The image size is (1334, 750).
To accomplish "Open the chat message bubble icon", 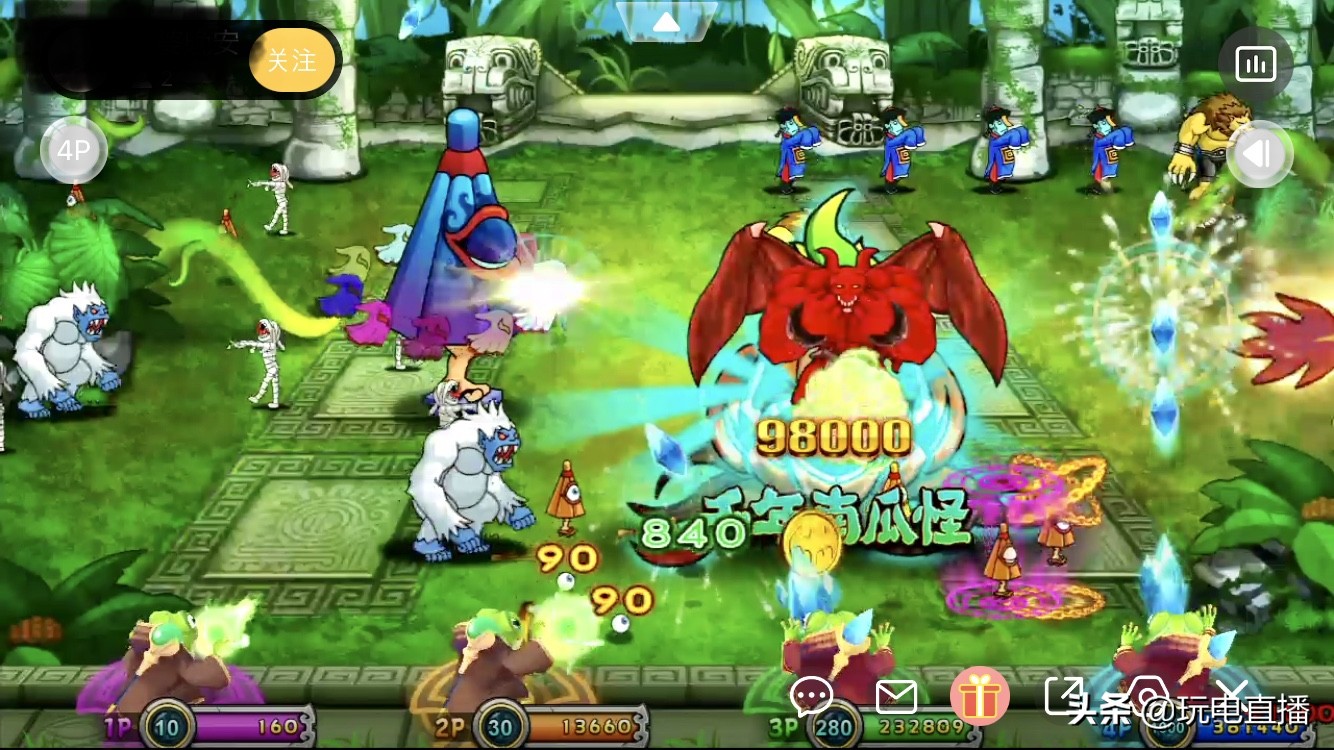I will click(812, 695).
